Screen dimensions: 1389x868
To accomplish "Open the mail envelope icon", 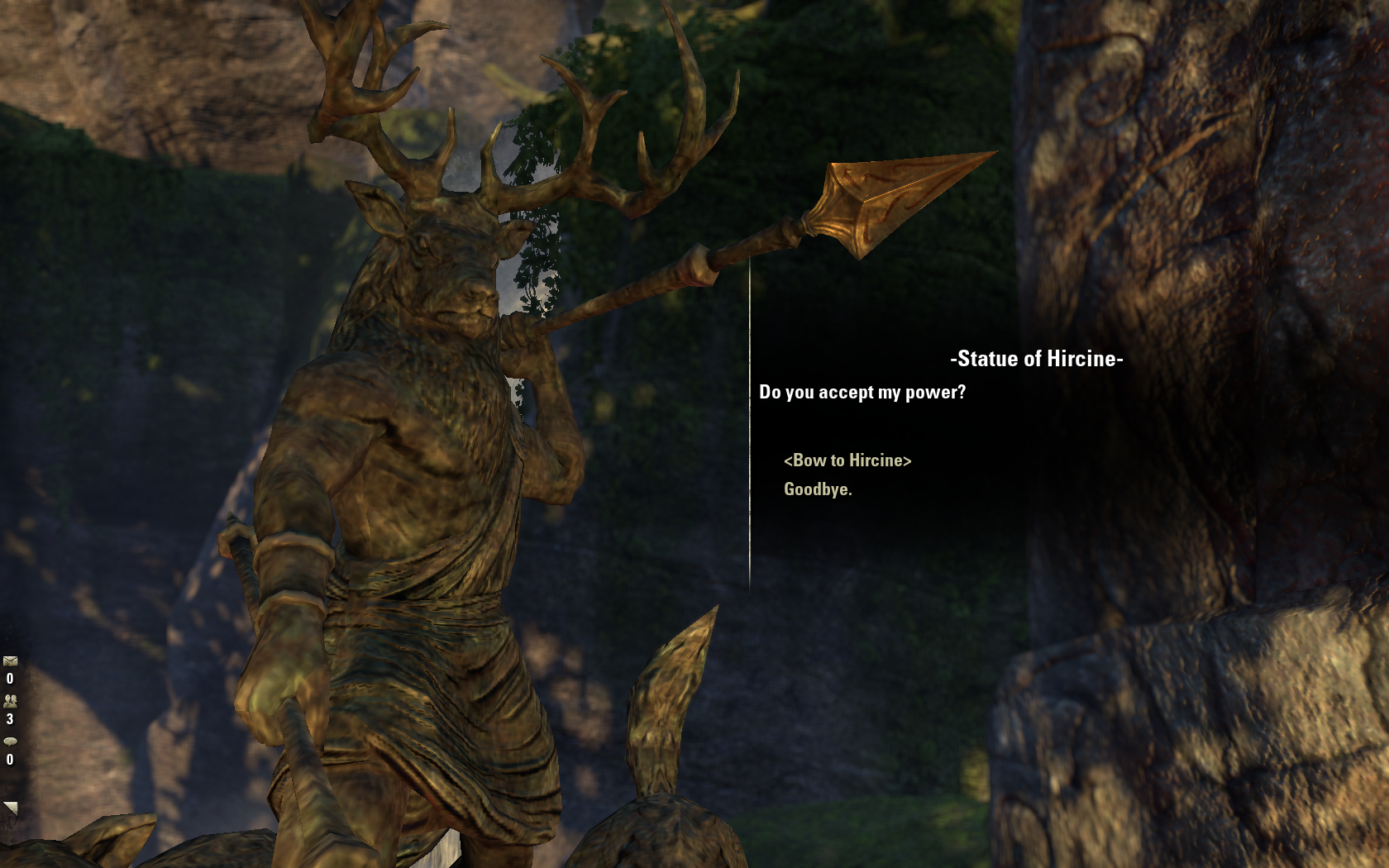I will 10,661.
